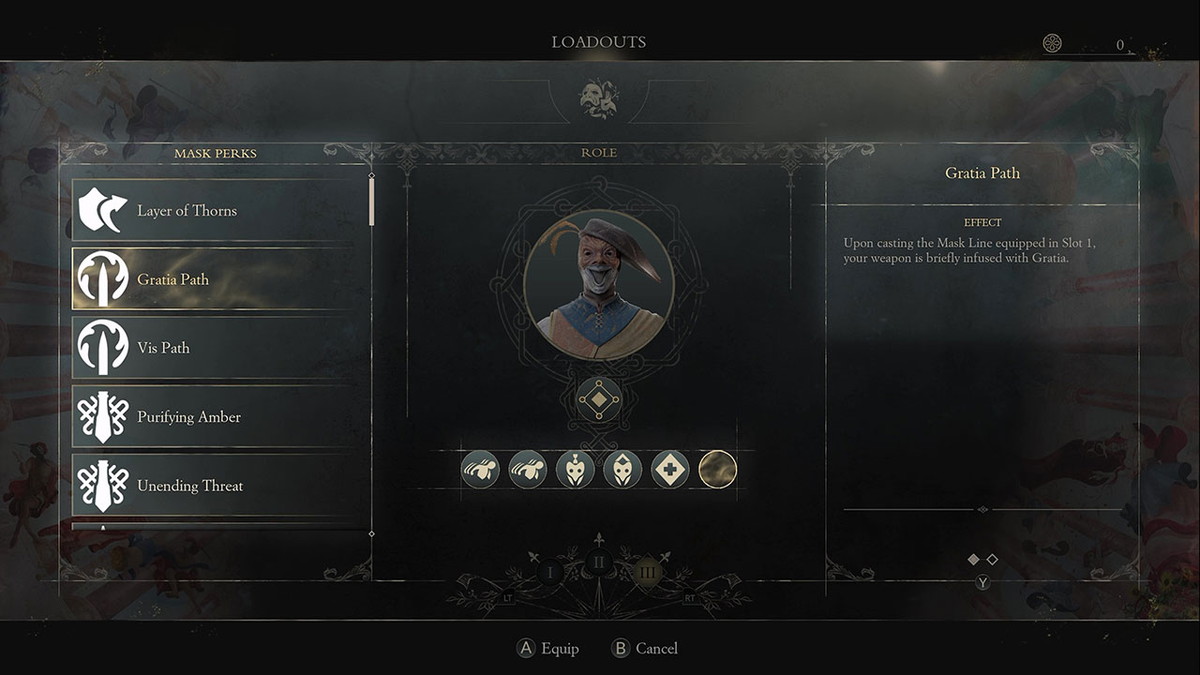
Task: Choose the diamond cross perk slot
Action: (670, 469)
